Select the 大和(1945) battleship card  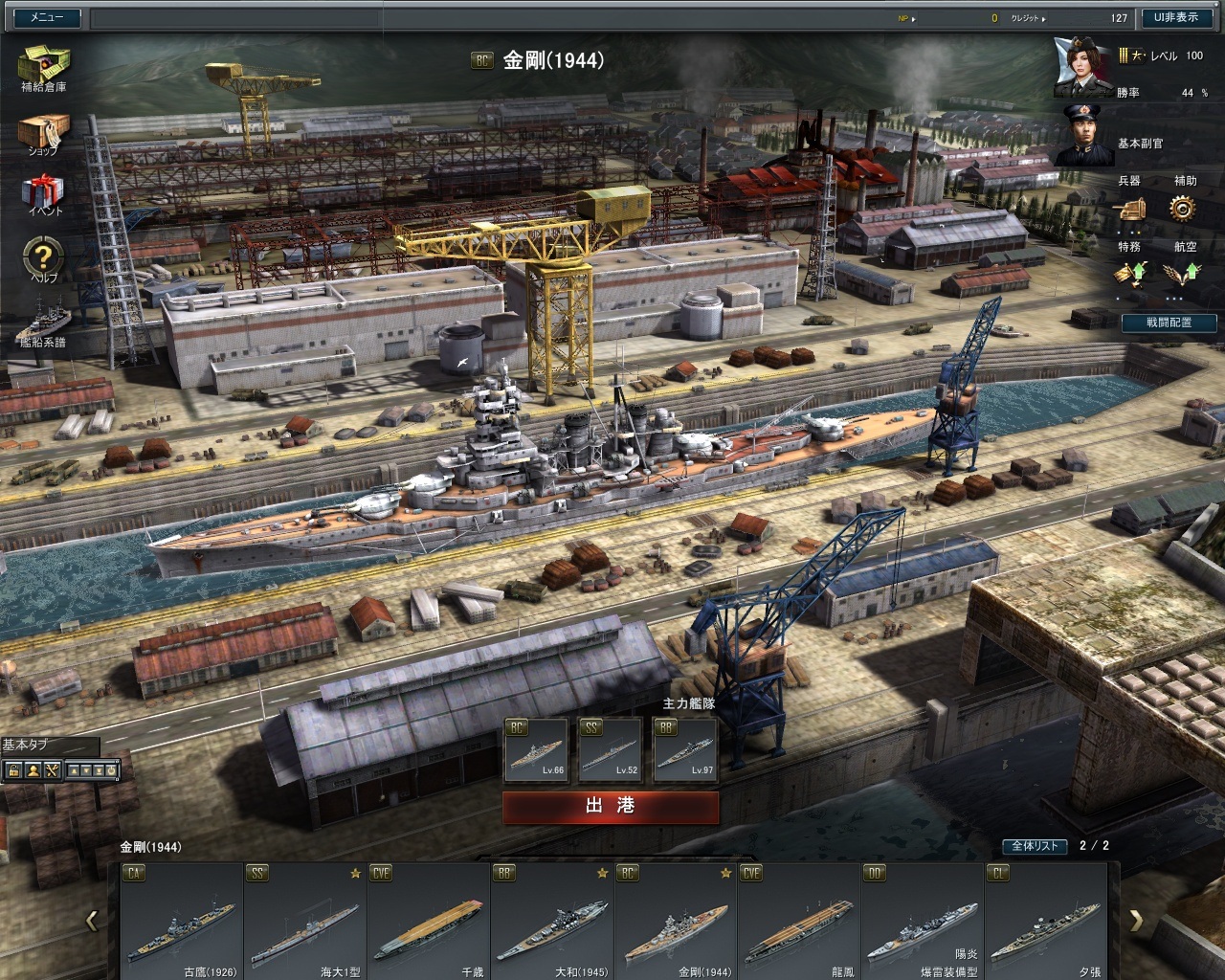pyautogui.click(x=552, y=921)
